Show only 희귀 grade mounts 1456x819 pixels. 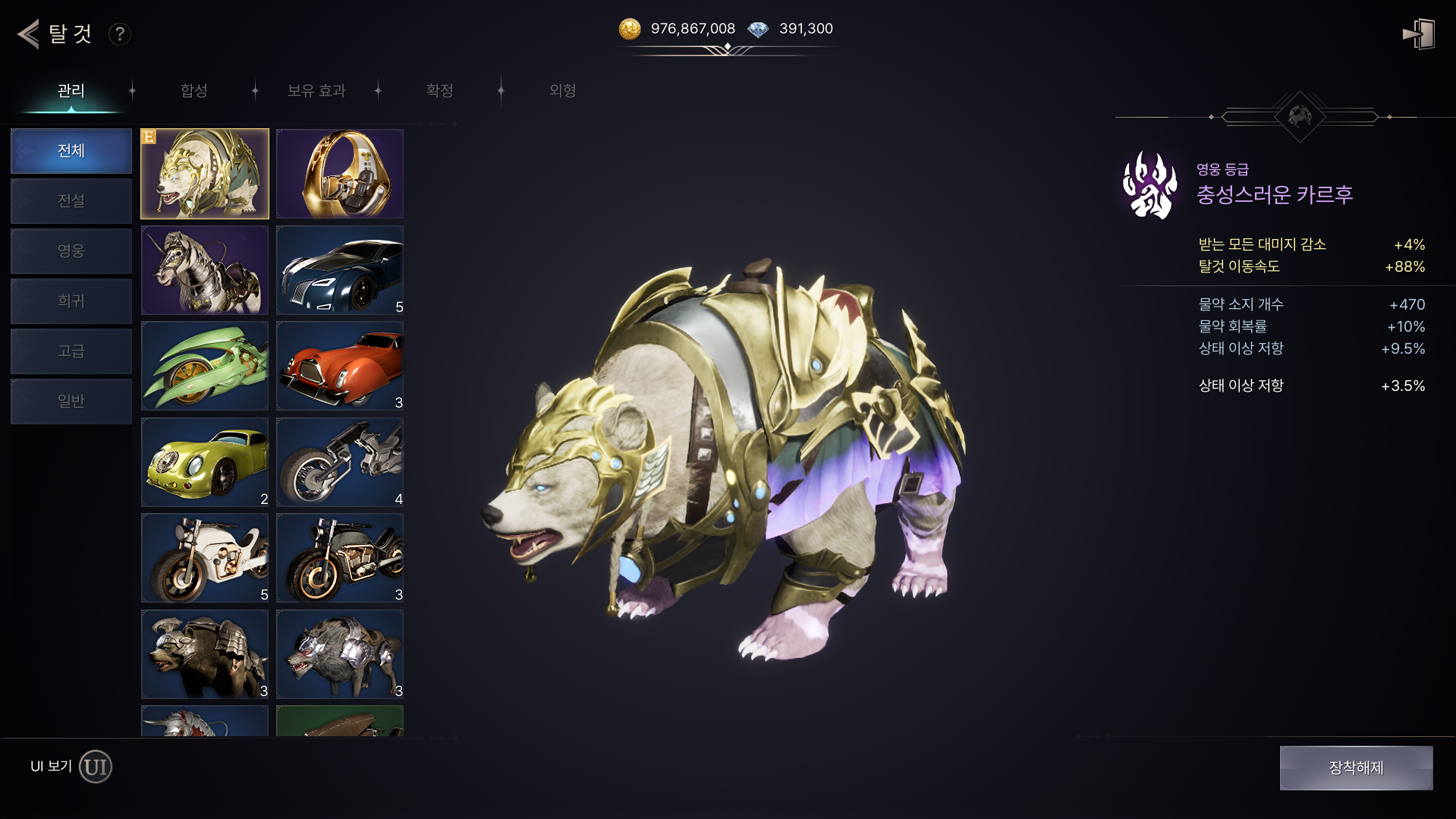coord(71,301)
